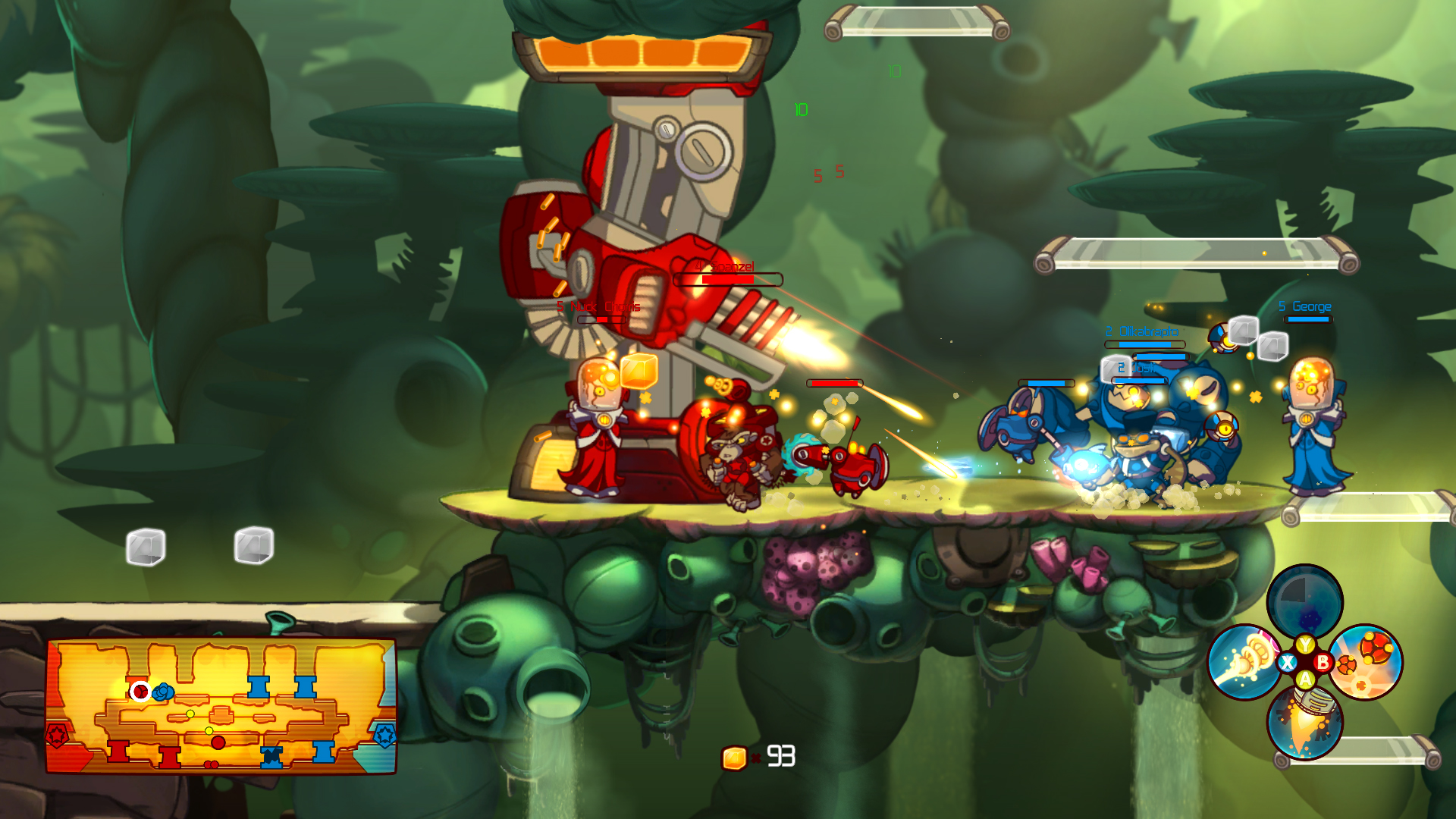Screen dimensions: 1456x819
Task: Activate the spiral energy beam ability
Action: click(1244, 662)
